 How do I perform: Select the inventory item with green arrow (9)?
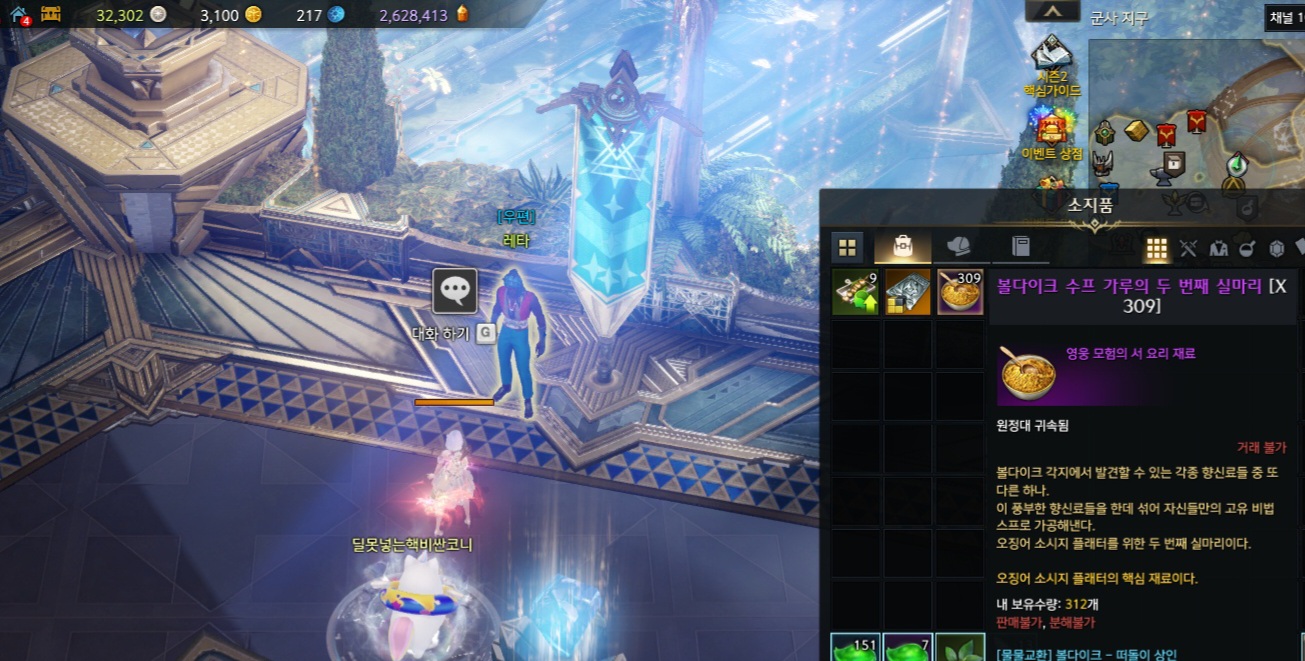856,292
